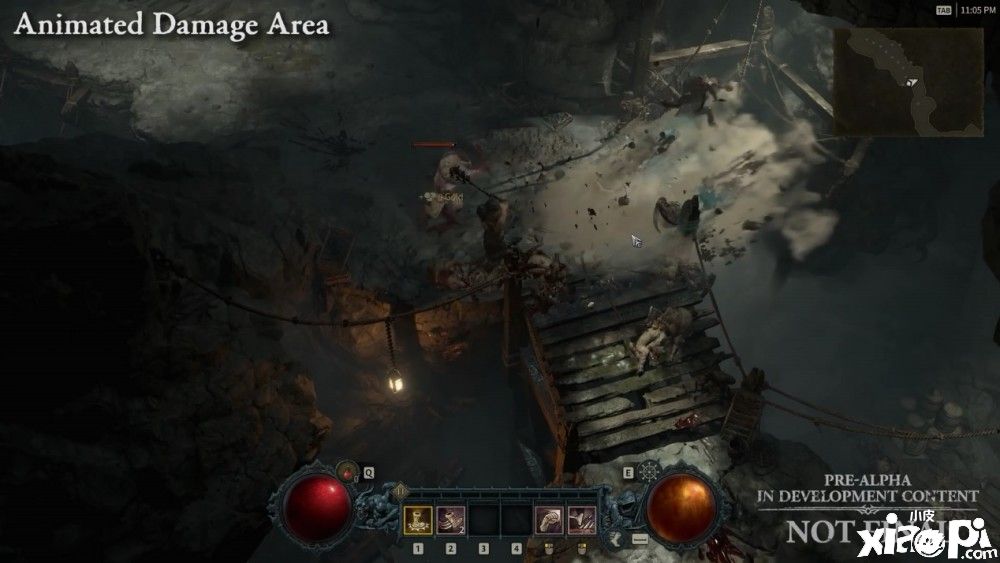Open the wheel icon above the orange orb
This screenshot has height=563, width=1000.
(x=651, y=471)
